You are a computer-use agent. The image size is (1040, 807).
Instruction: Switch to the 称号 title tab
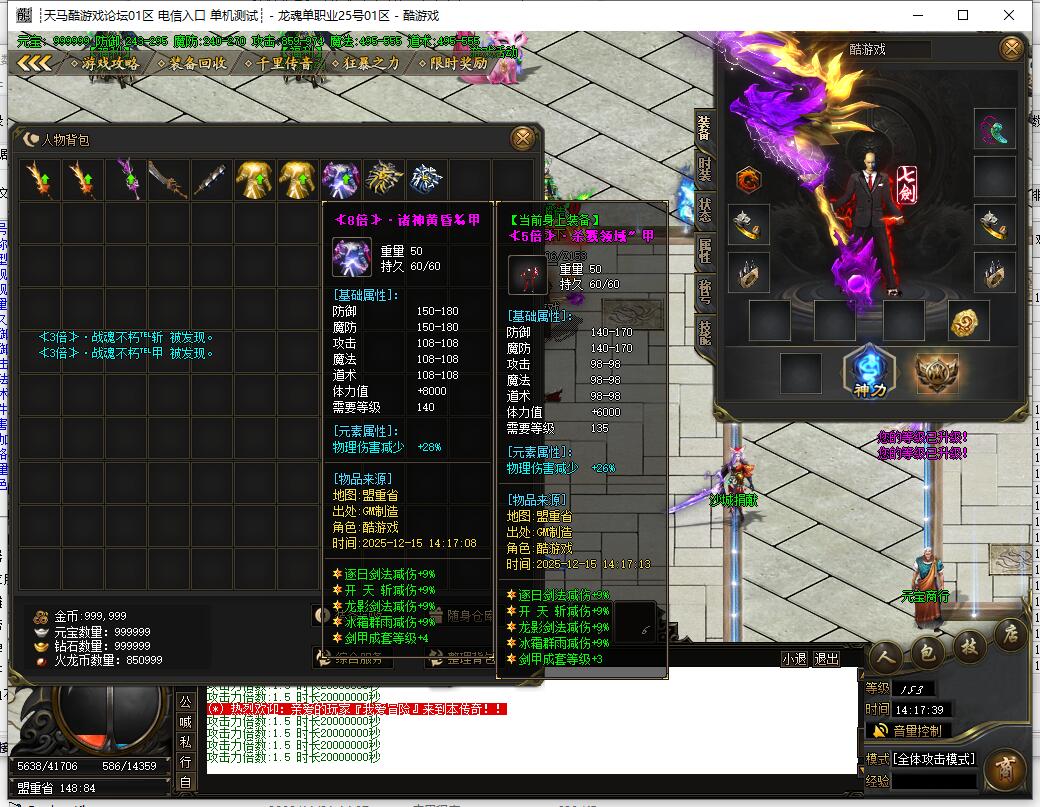(x=705, y=291)
